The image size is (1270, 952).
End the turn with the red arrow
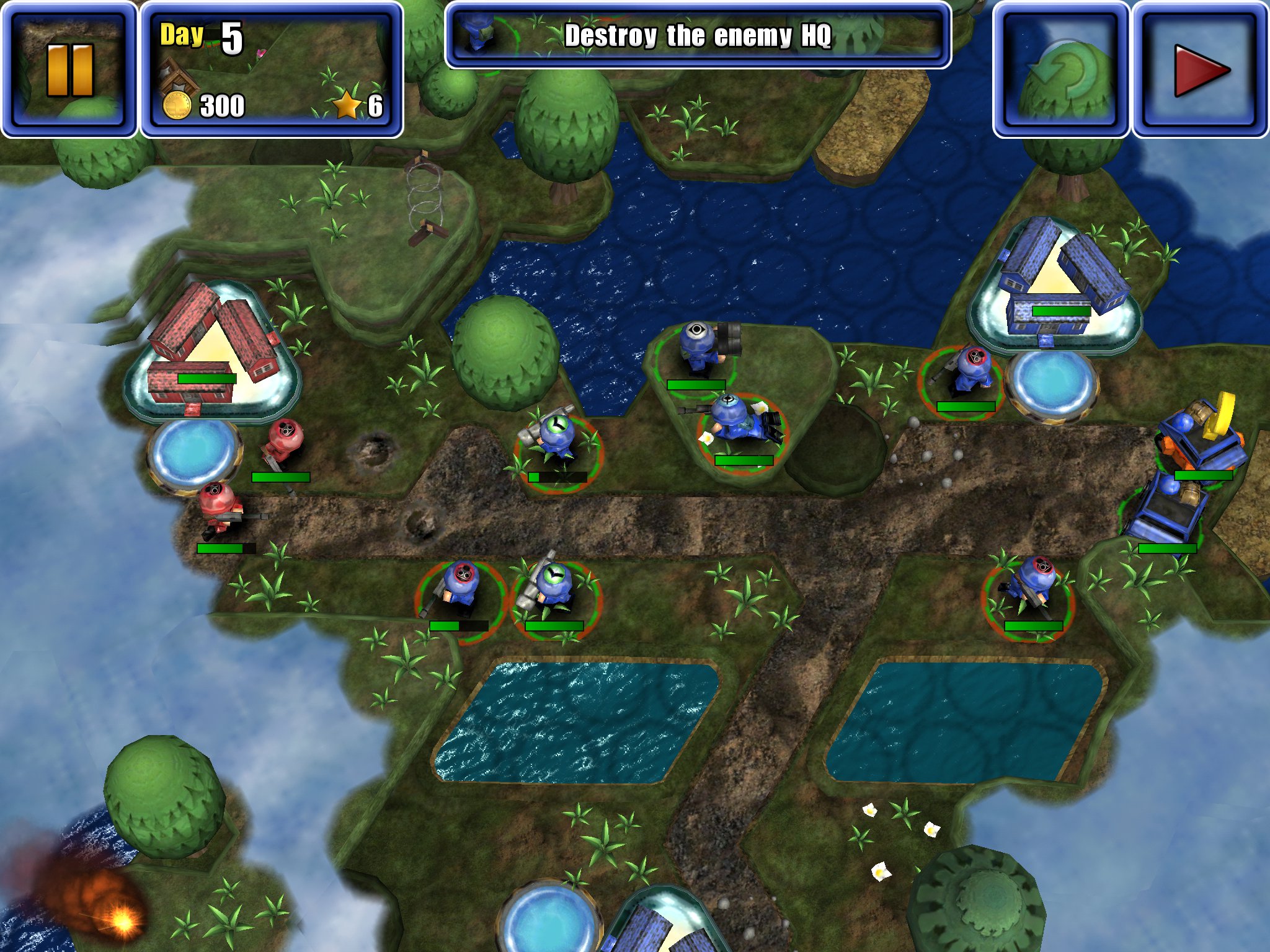(x=1201, y=69)
